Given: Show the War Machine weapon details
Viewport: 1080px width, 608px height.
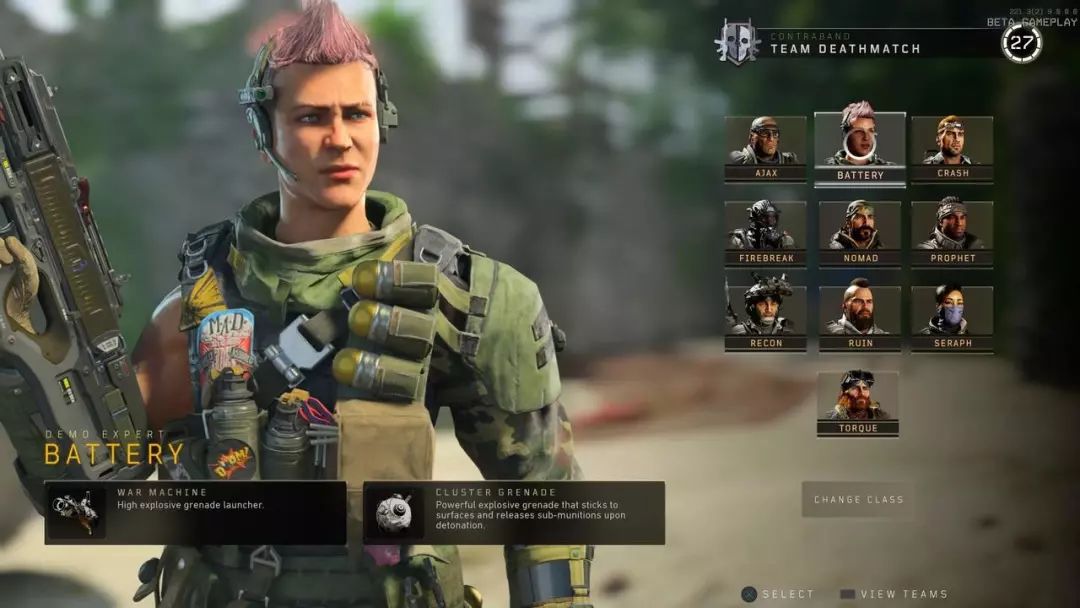Looking at the screenshot, I should tap(196, 513).
